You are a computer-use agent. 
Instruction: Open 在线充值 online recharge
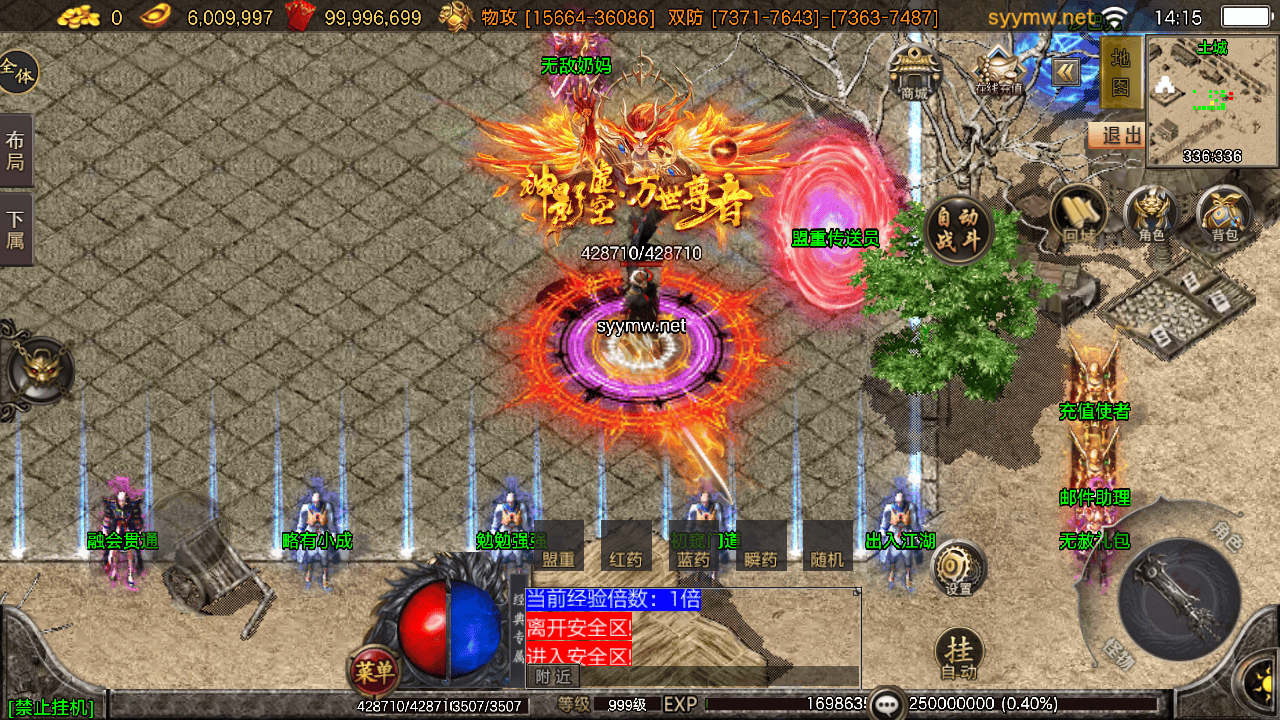click(997, 70)
